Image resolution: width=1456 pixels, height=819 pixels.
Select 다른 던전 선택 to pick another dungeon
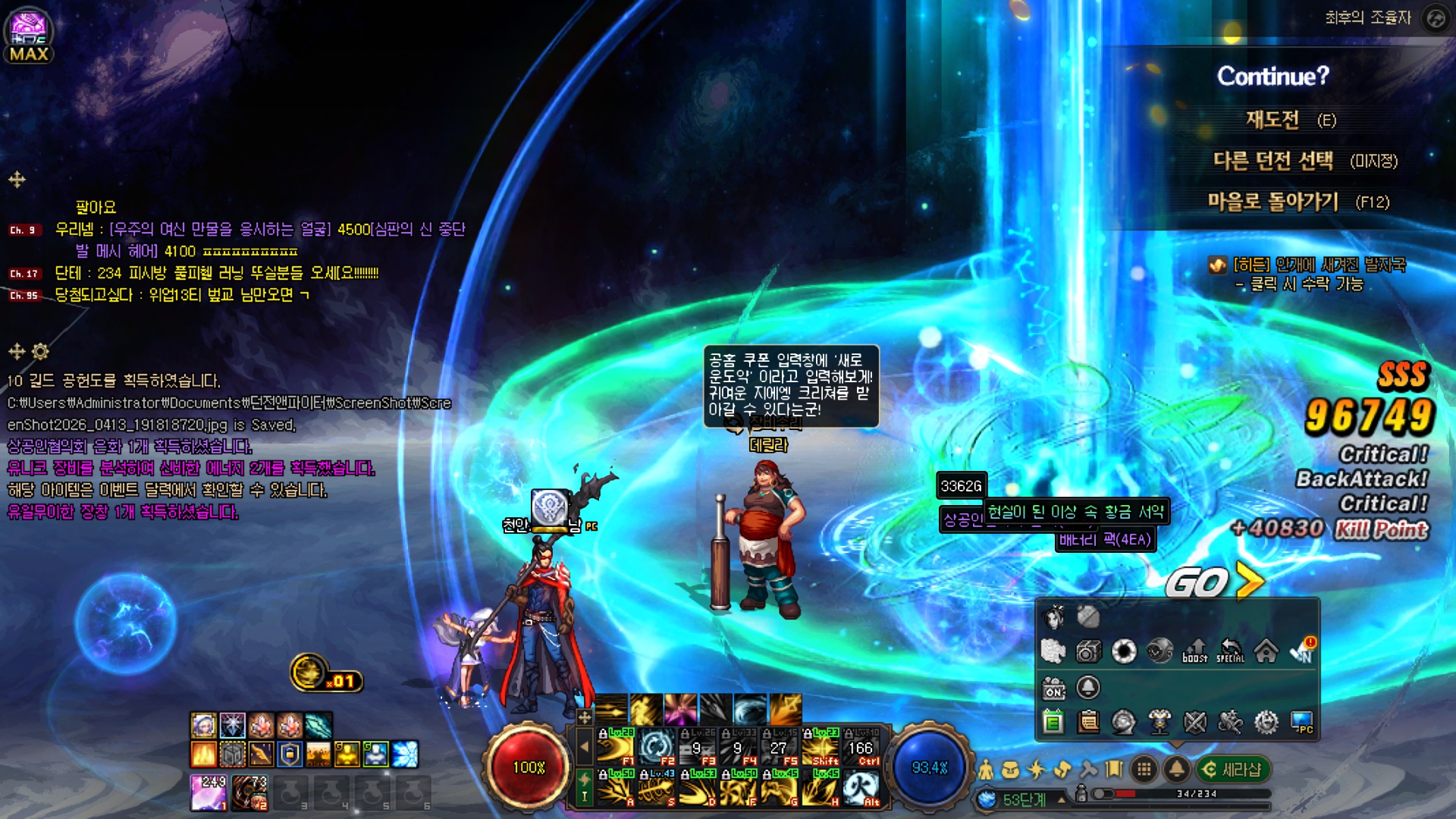pyautogui.click(x=1274, y=161)
